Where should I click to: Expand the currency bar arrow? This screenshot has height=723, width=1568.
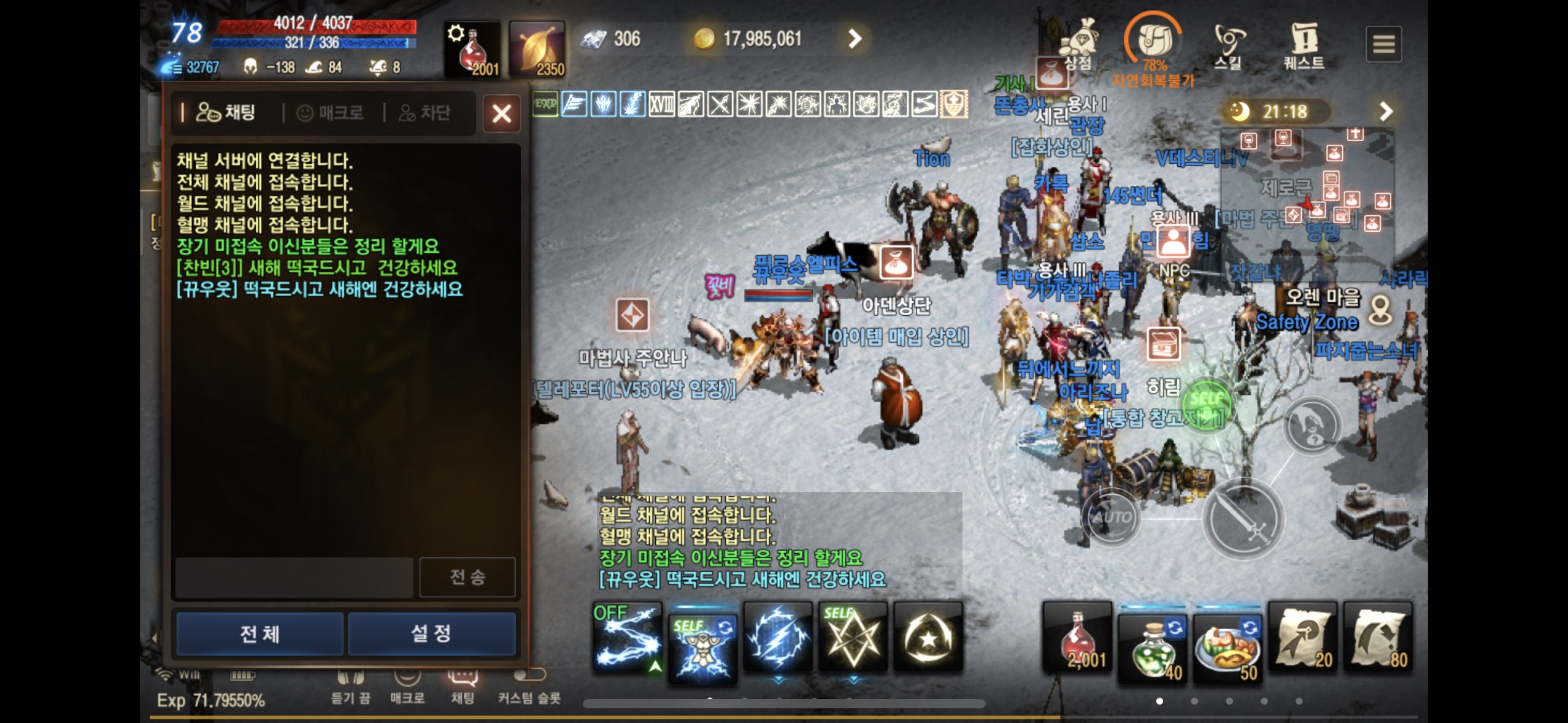click(855, 39)
